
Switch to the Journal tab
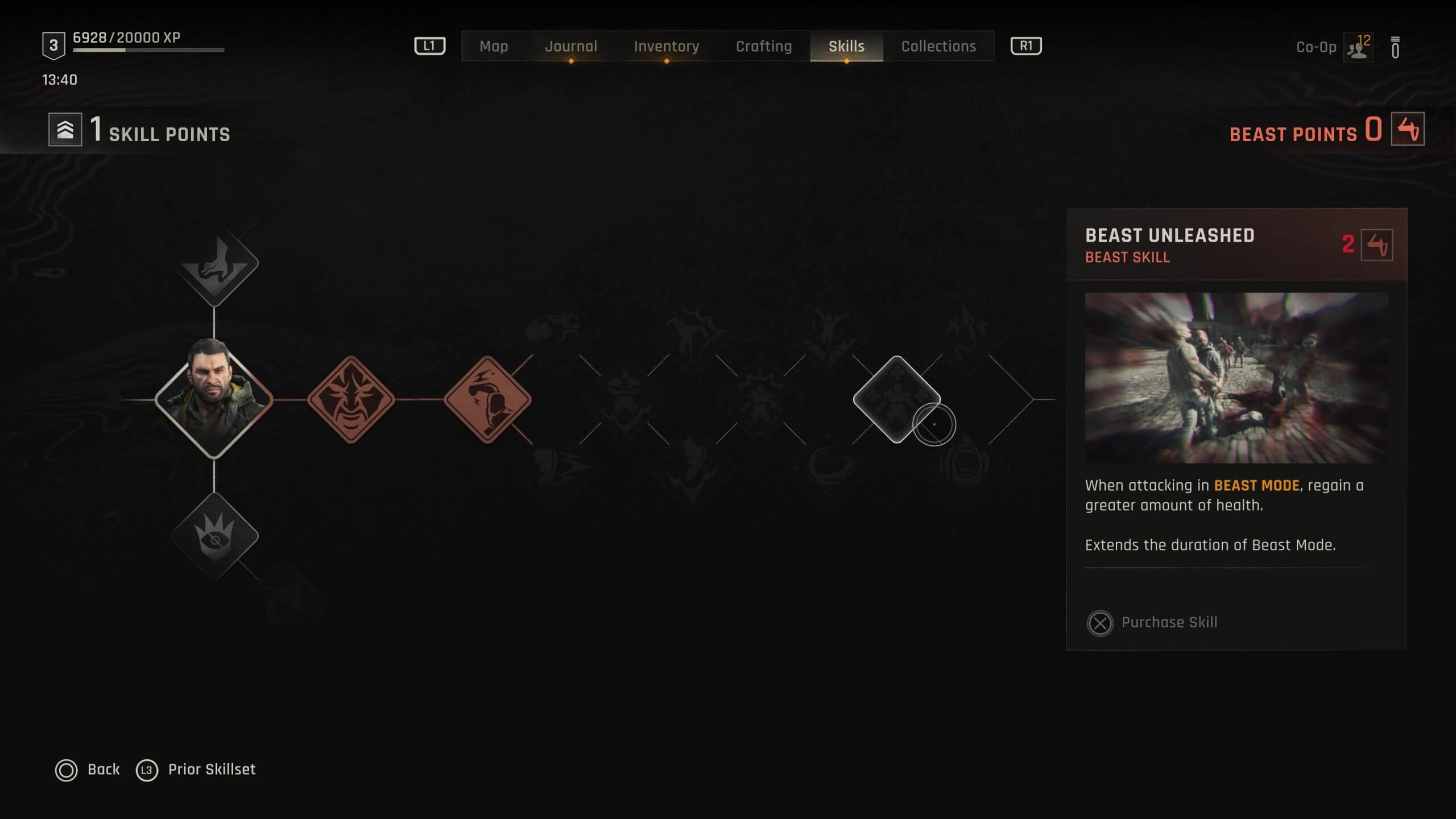(571, 46)
